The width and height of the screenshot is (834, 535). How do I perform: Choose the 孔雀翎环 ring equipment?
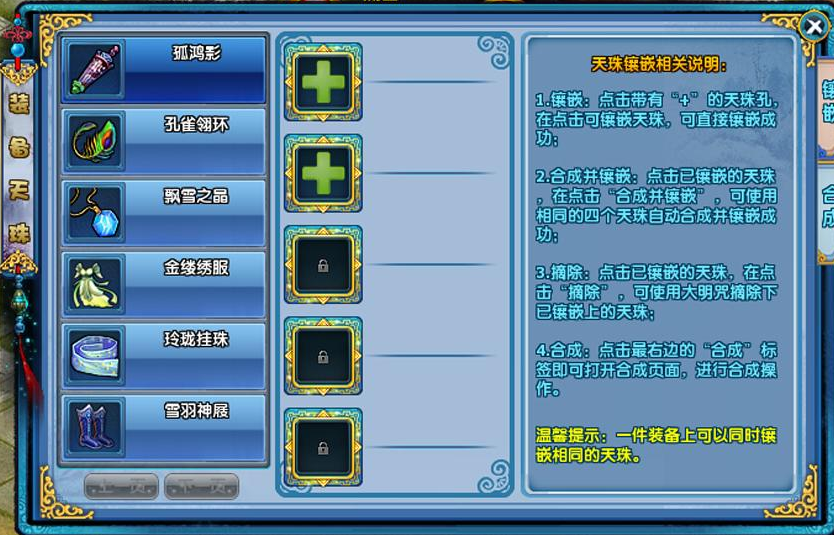[x=165, y=141]
